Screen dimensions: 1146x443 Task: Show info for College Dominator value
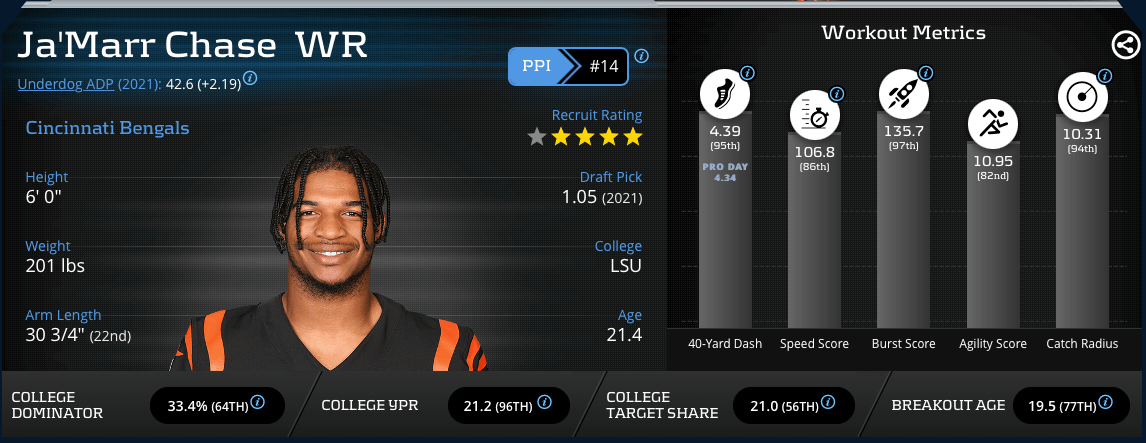[x=257, y=402]
